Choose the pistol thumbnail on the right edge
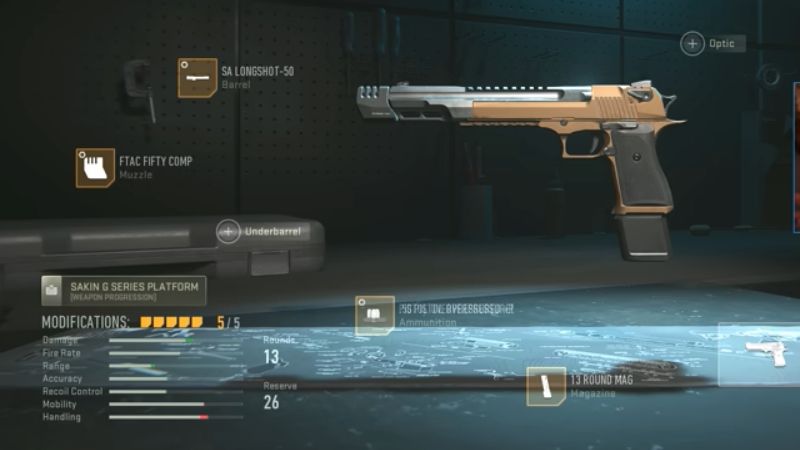This screenshot has height=450, width=800. (x=772, y=357)
